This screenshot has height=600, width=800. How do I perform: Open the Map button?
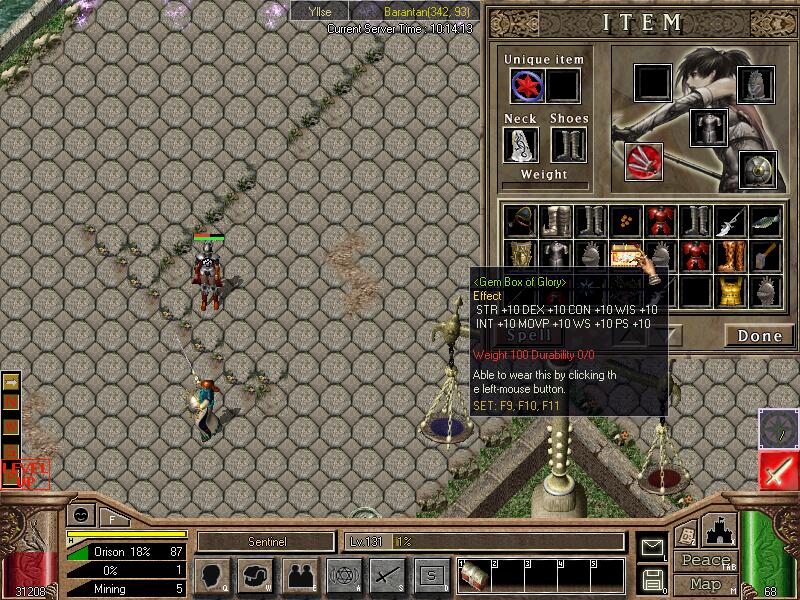(x=706, y=584)
